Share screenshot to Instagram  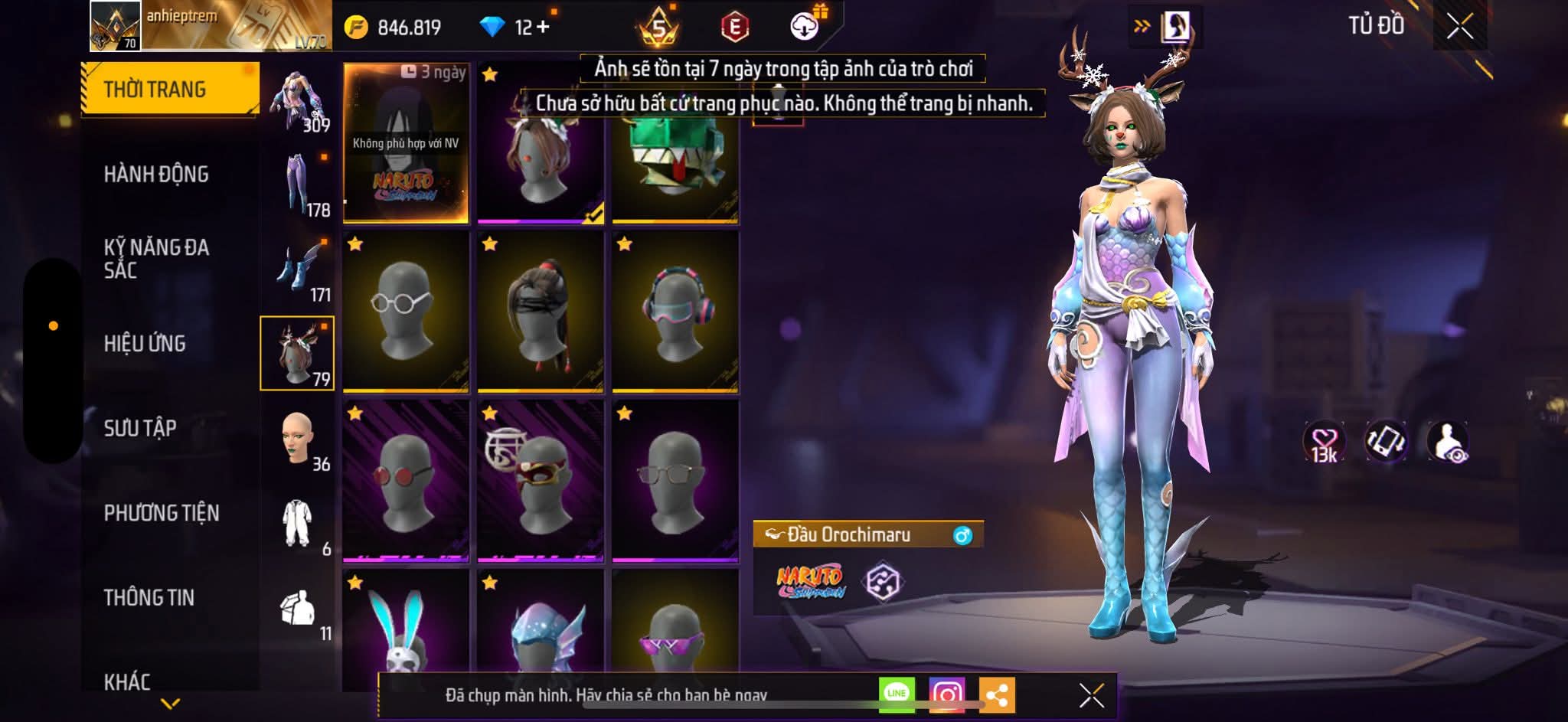946,694
